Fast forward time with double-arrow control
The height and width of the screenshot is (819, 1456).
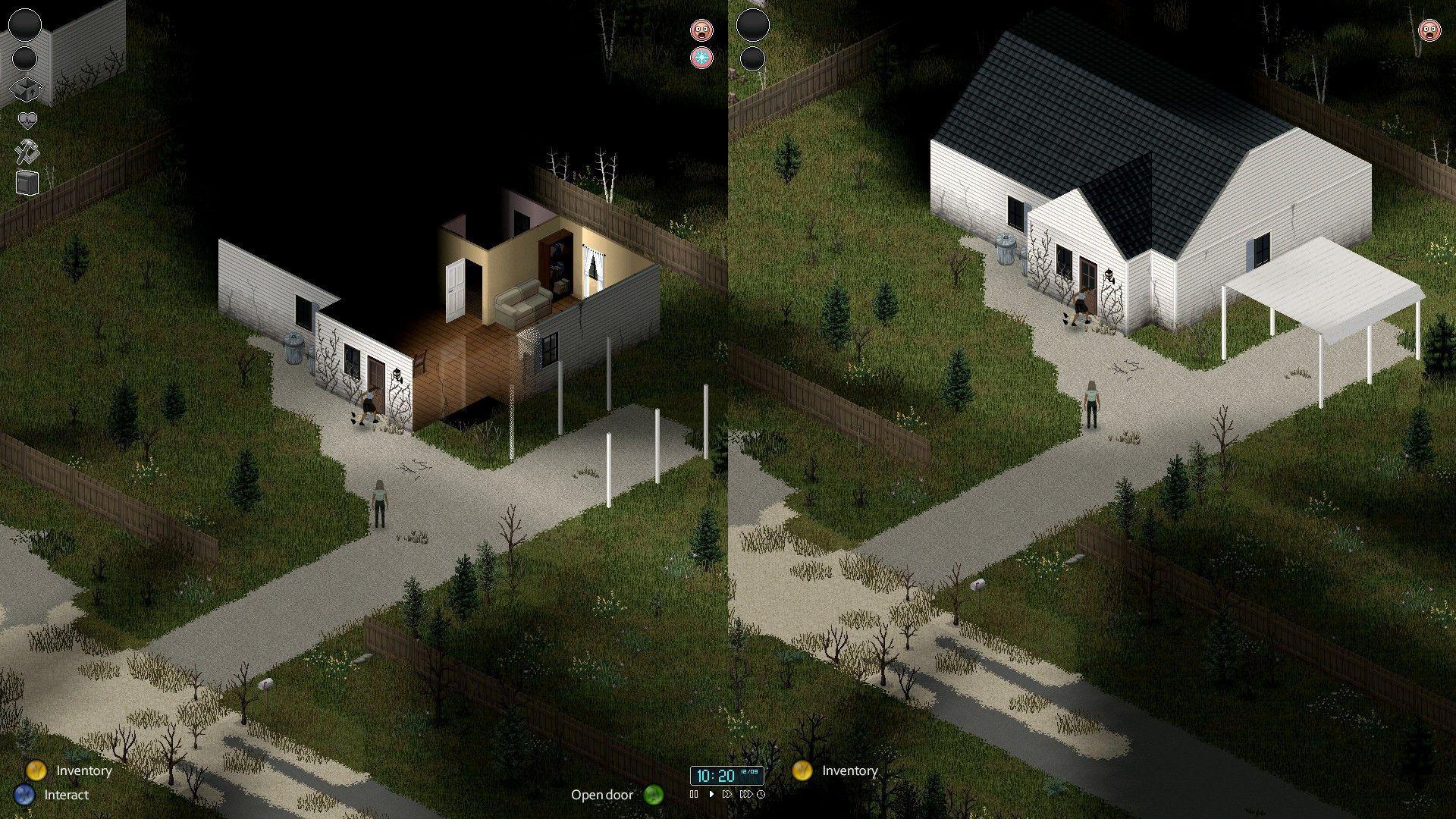tap(727, 795)
